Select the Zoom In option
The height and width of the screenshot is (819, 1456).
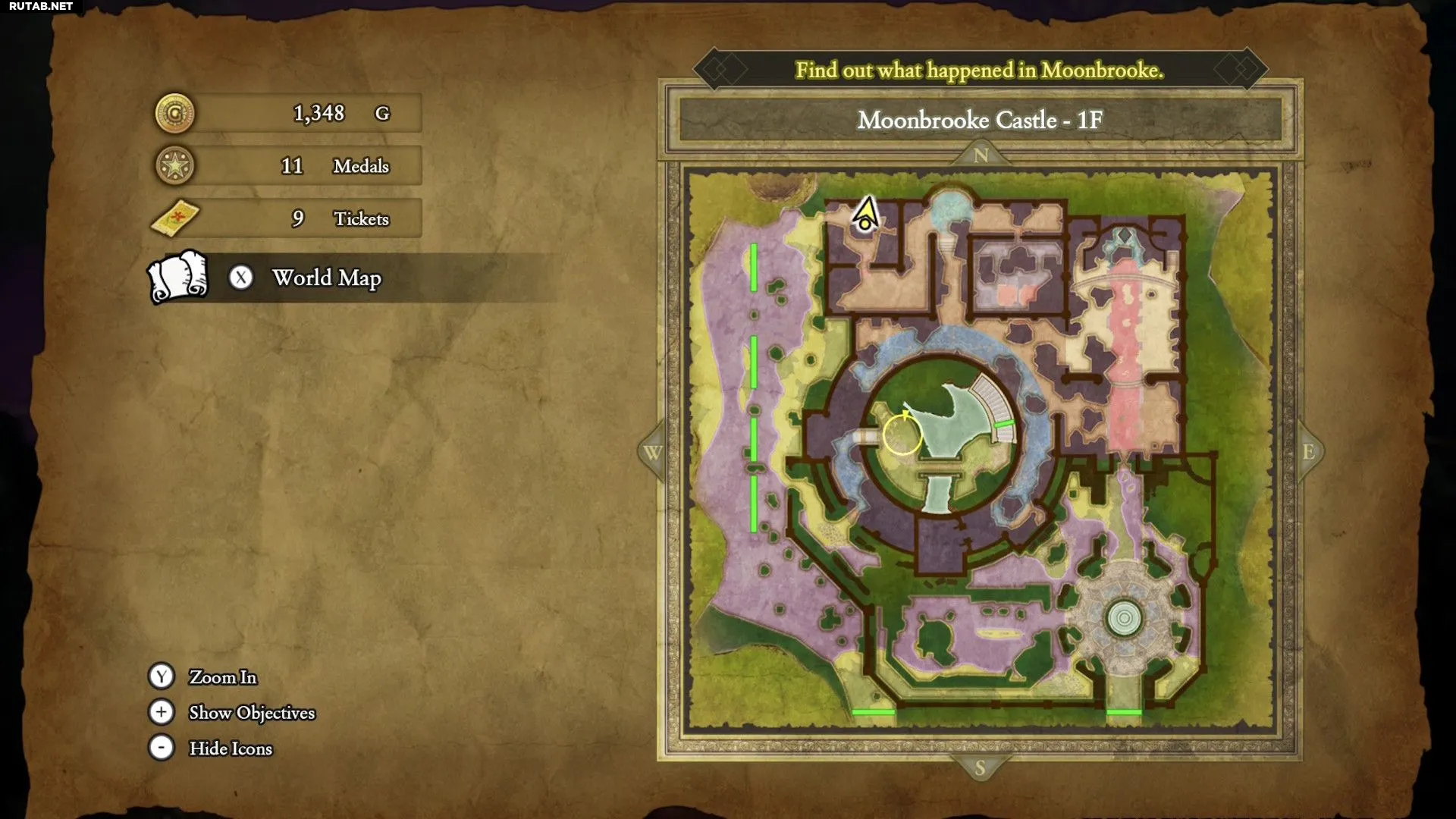point(222,677)
